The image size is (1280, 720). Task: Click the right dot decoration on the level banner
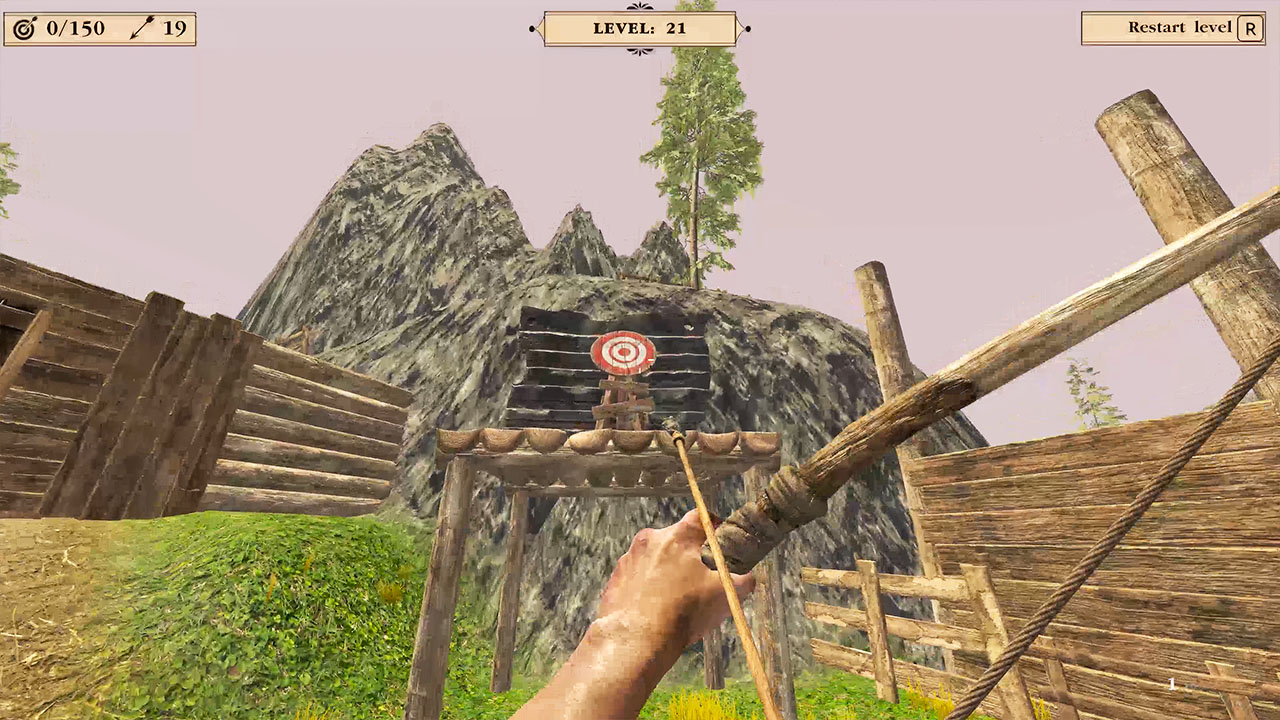click(747, 30)
